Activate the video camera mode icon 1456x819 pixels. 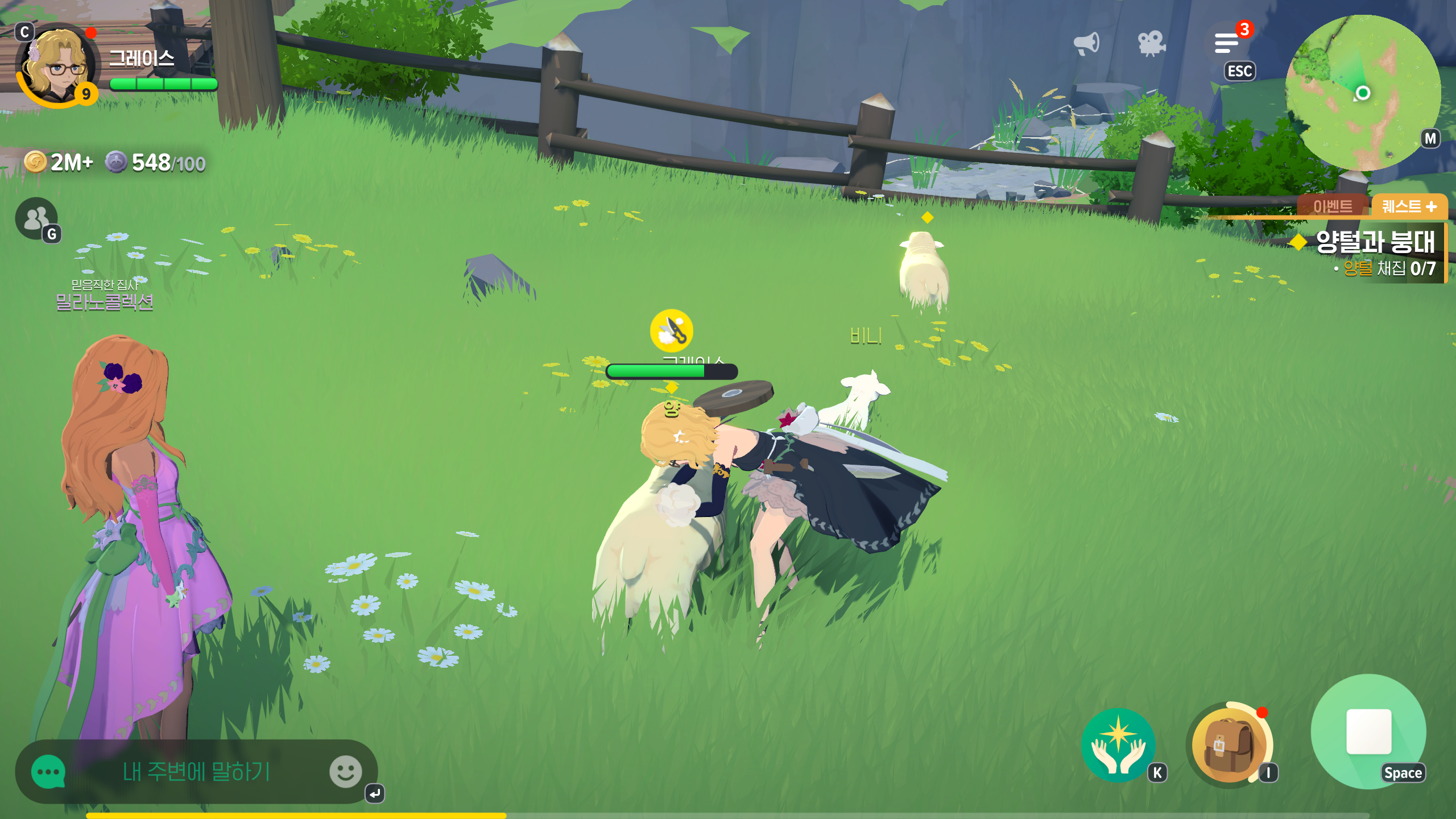pyautogui.click(x=1151, y=44)
